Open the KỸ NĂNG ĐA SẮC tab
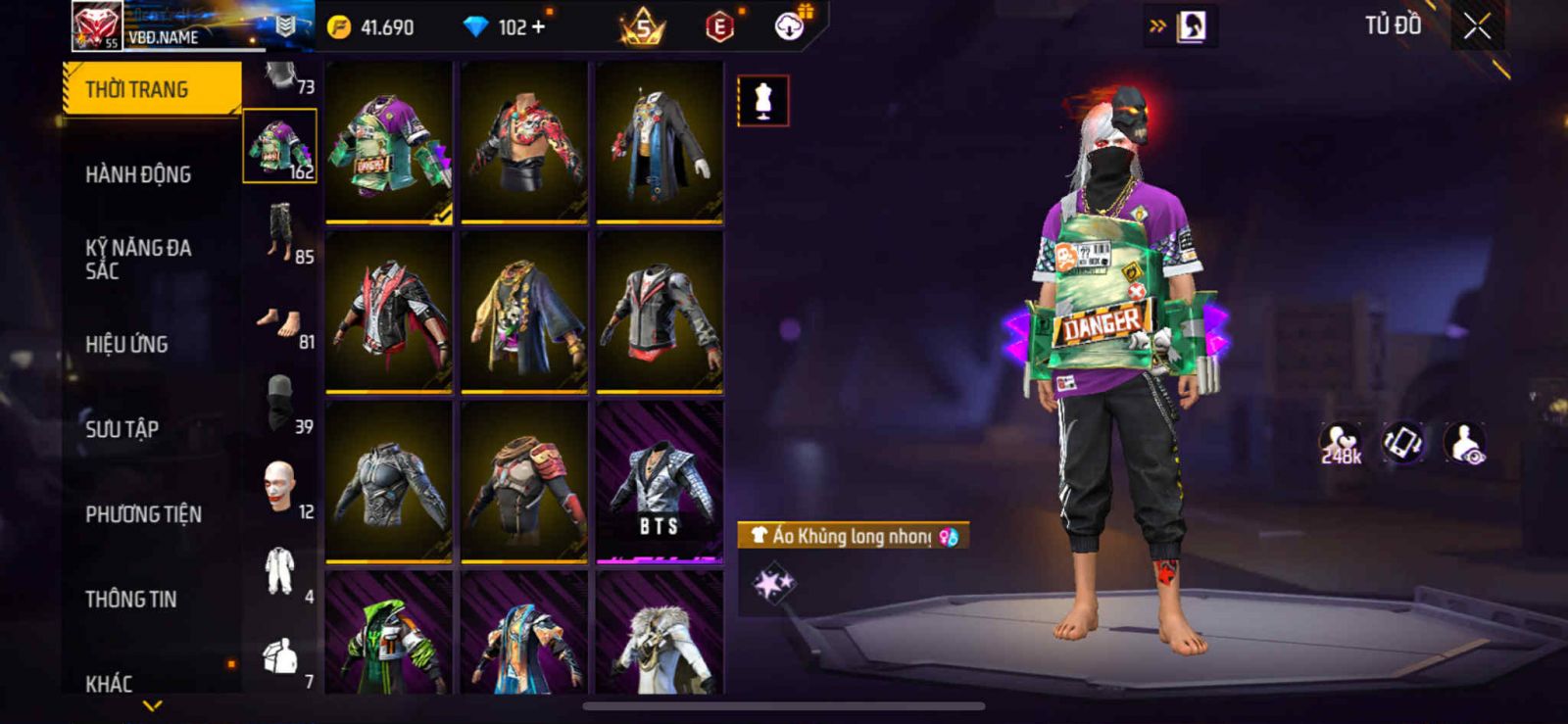 coord(138,259)
